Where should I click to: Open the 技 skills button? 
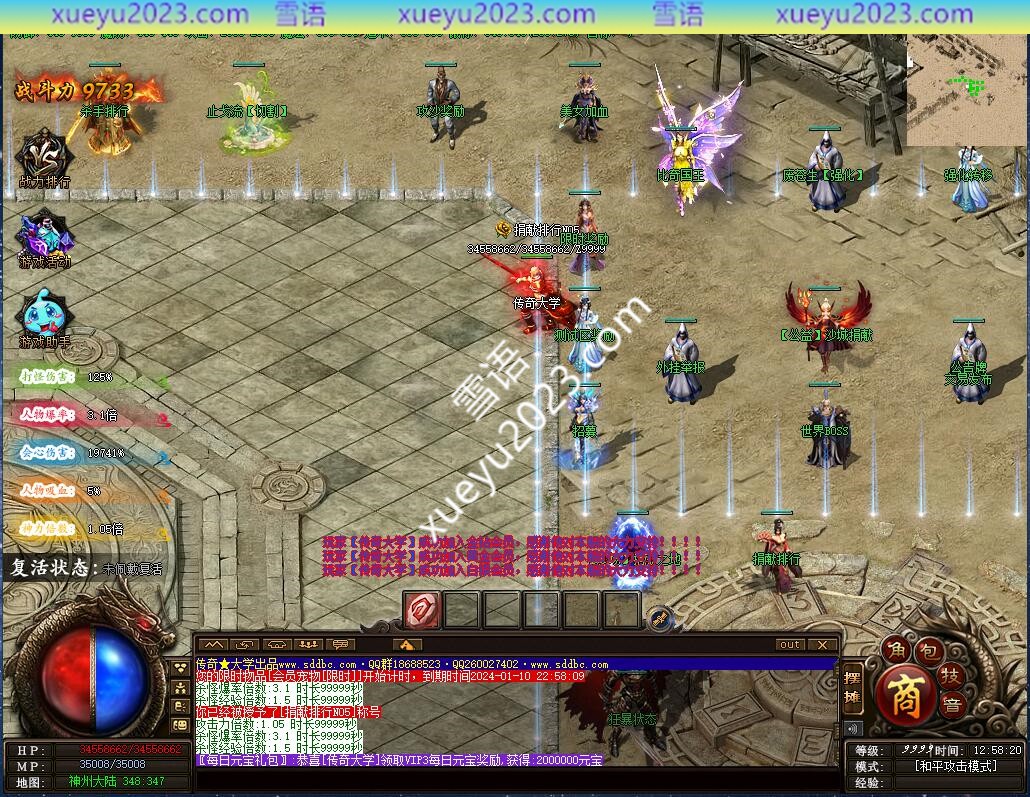click(x=950, y=676)
